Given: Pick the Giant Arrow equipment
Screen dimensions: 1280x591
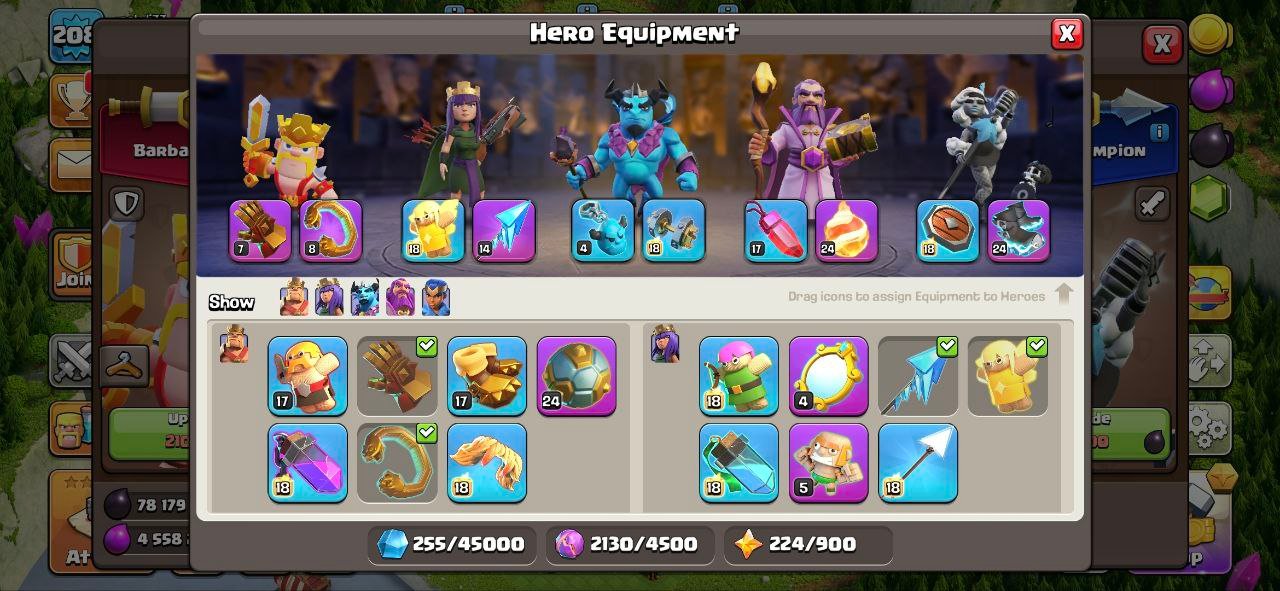Looking at the screenshot, I should coord(917,462).
